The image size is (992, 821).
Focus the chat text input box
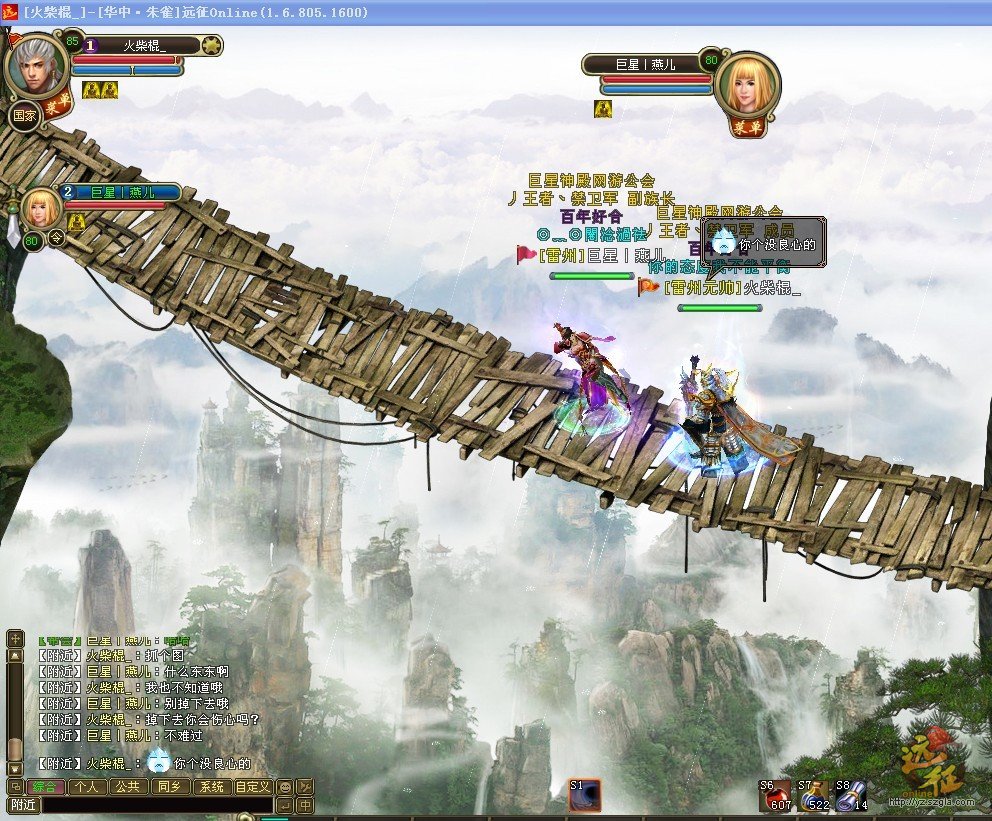pyautogui.click(x=156, y=805)
